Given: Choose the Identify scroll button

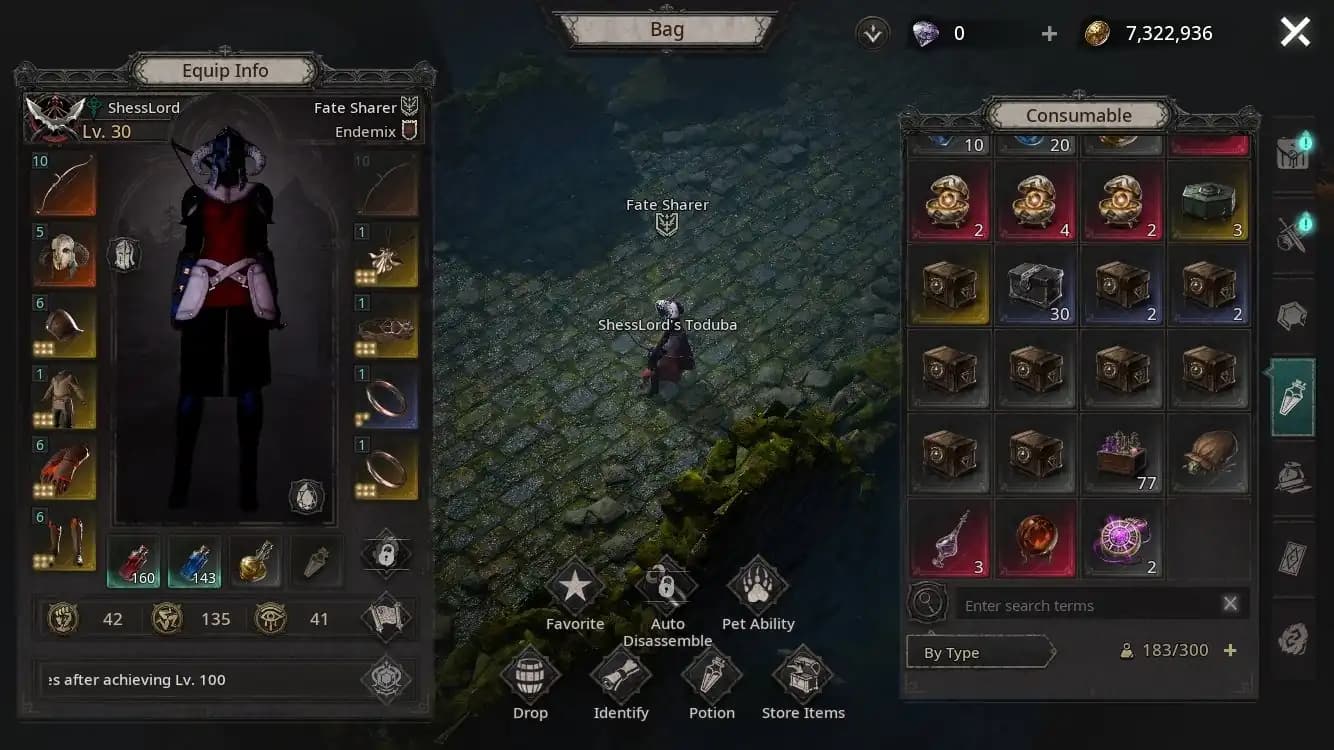Looking at the screenshot, I should (621, 677).
